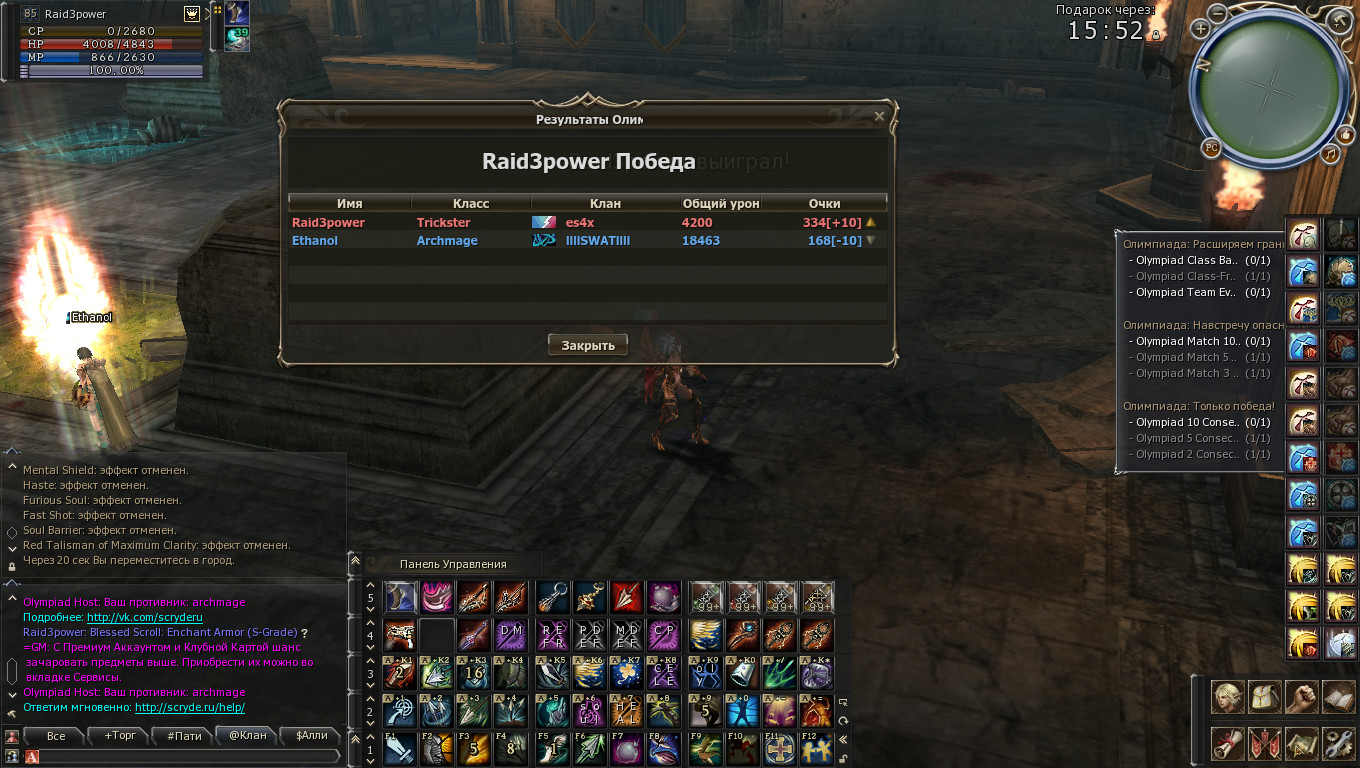Activate the purple CP hotbar slot

pyautogui.click(x=663, y=634)
